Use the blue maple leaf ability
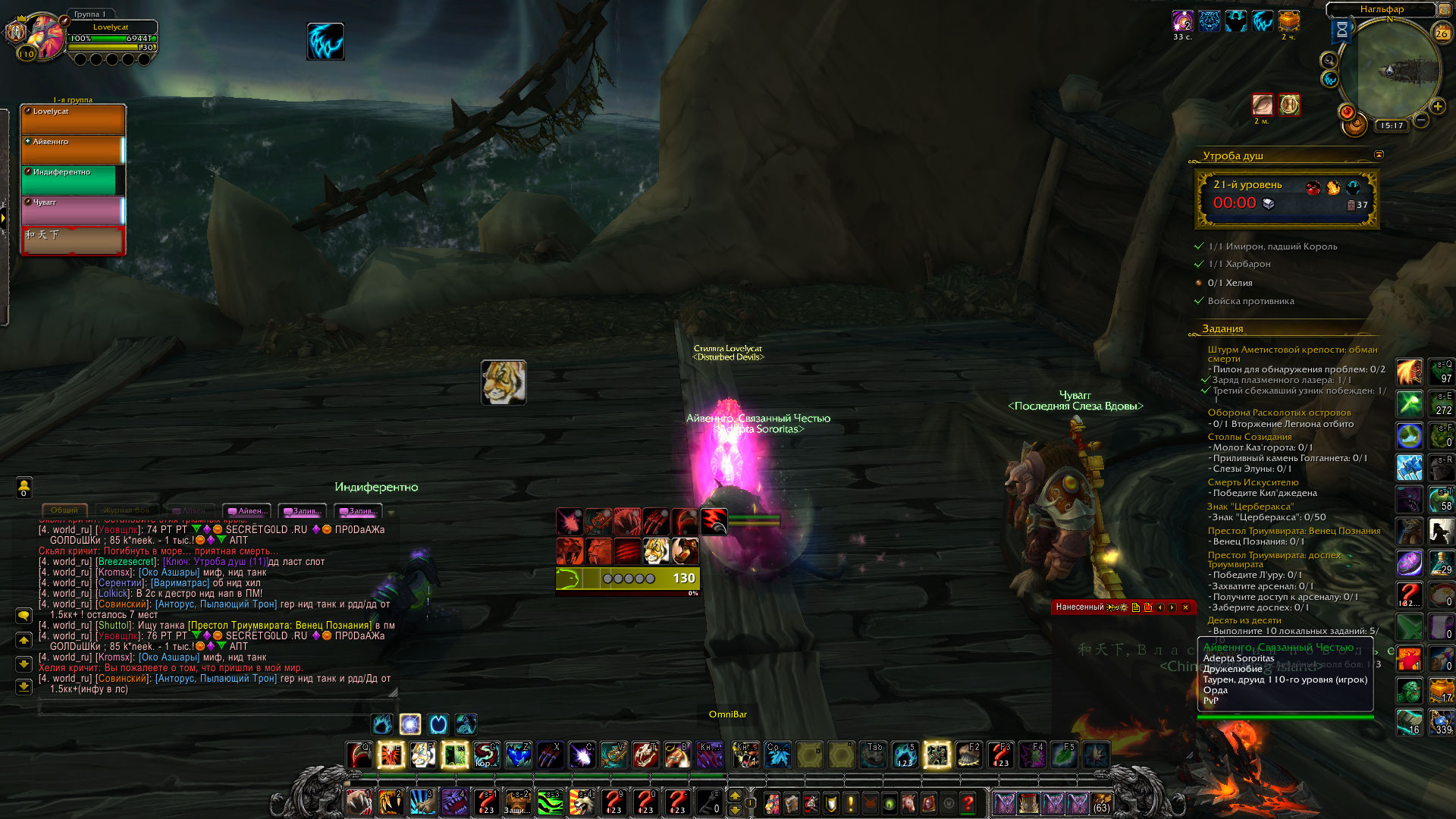 [777, 755]
